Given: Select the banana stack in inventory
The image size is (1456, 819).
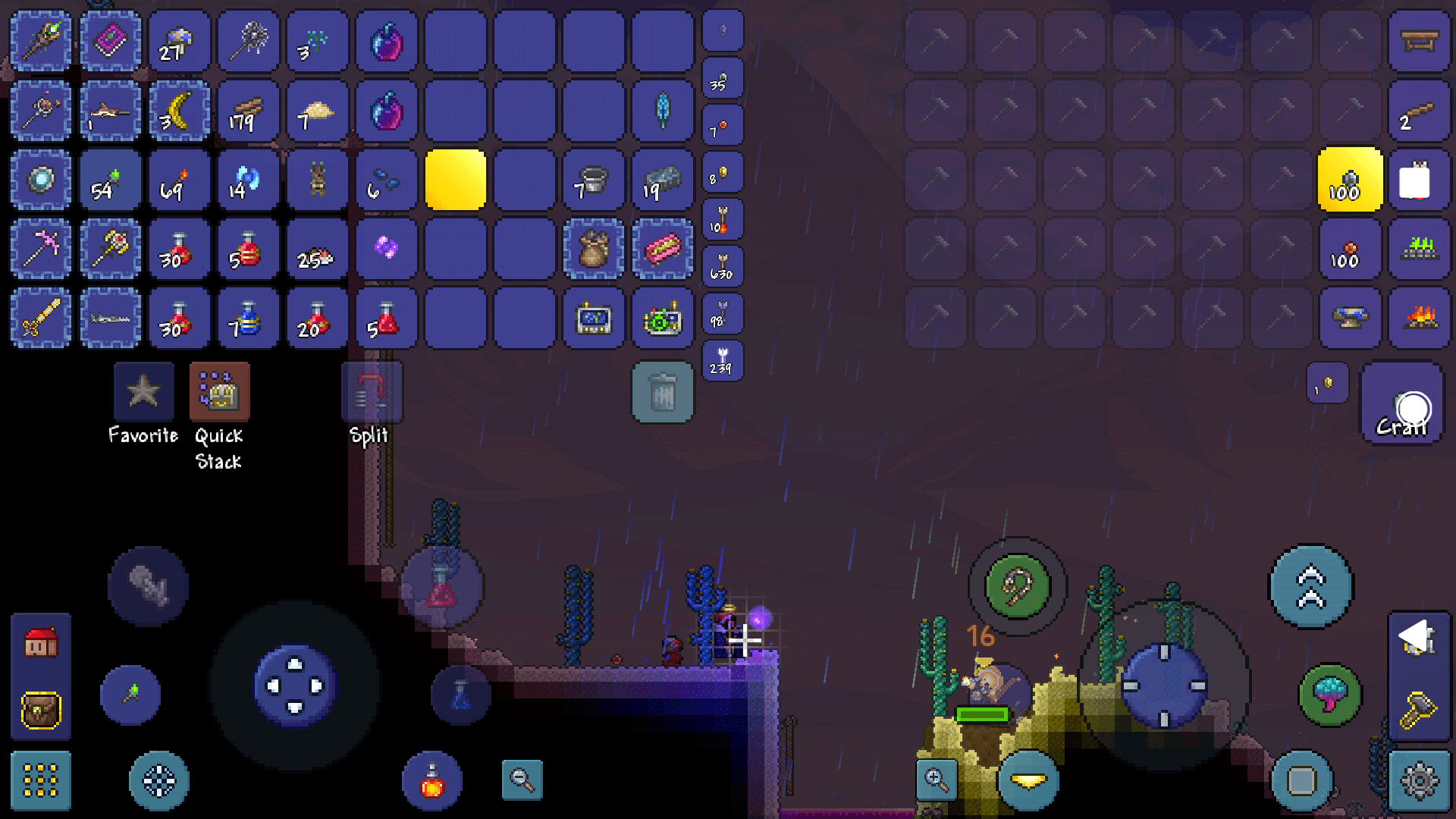Looking at the screenshot, I should point(180,111).
